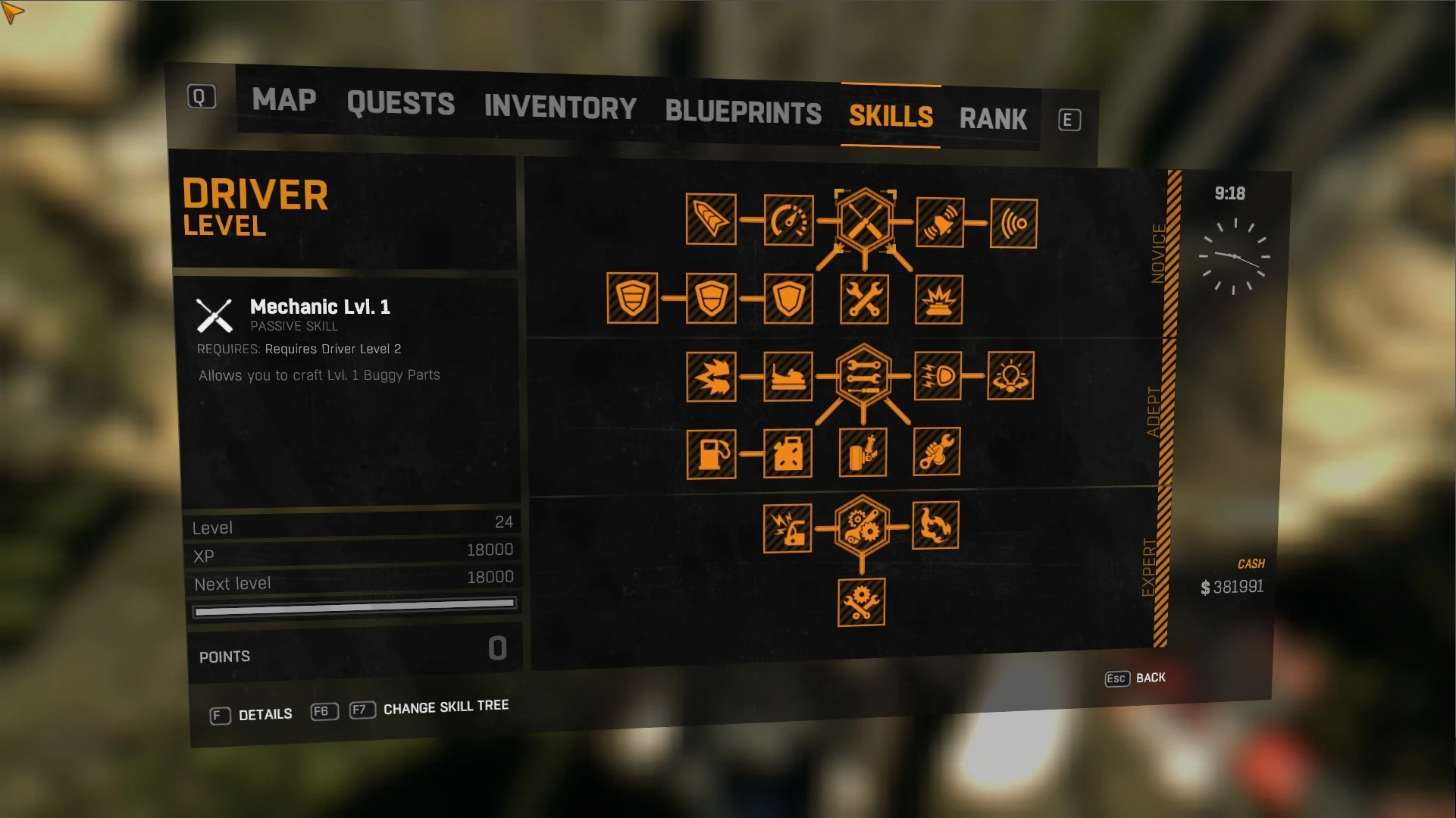Image resolution: width=1456 pixels, height=818 pixels.
Task: Click CHANGE SKILL TREE option
Action: (x=446, y=707)
